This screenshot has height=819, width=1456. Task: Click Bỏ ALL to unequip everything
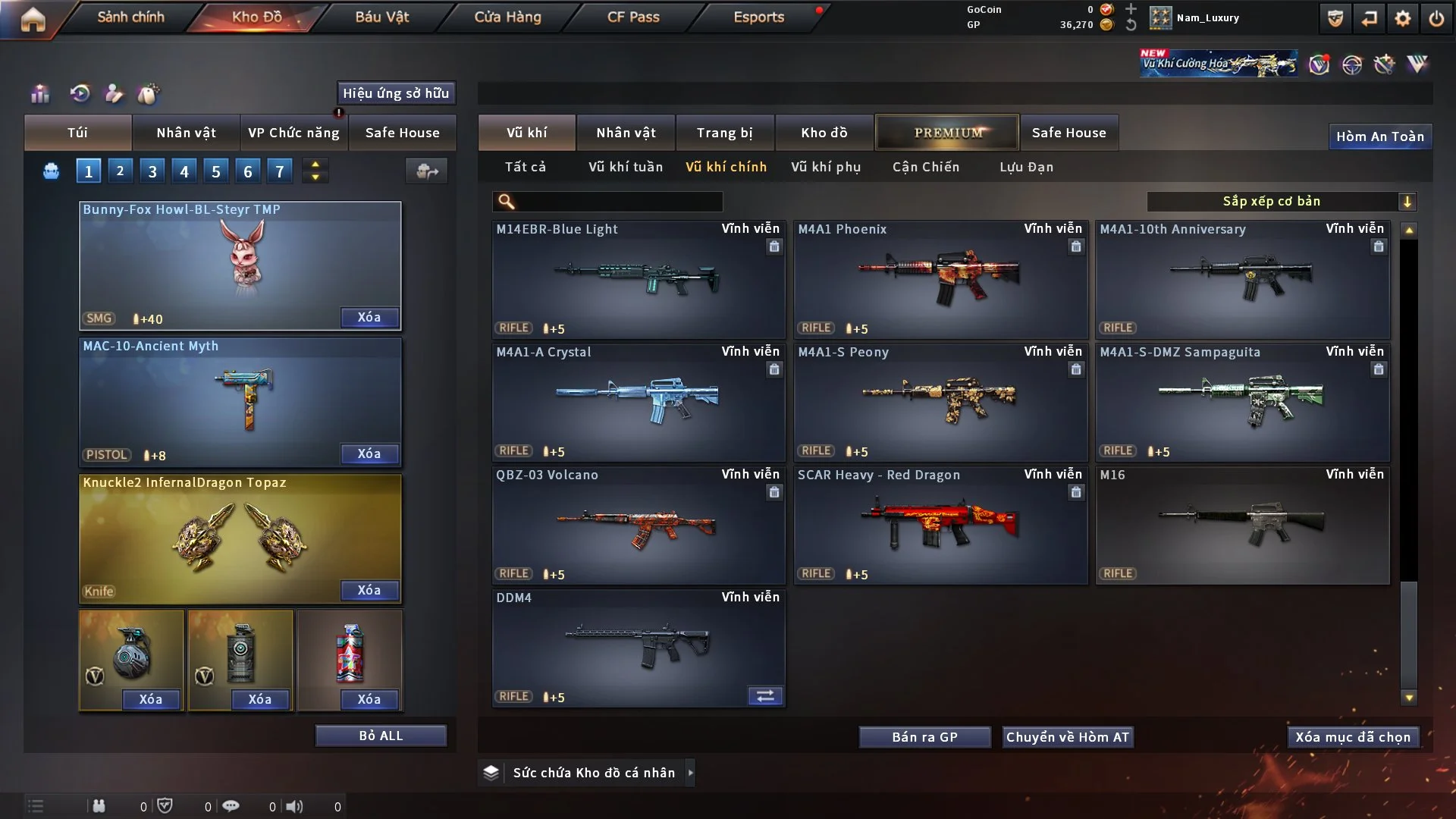click(x=381, y=736)
